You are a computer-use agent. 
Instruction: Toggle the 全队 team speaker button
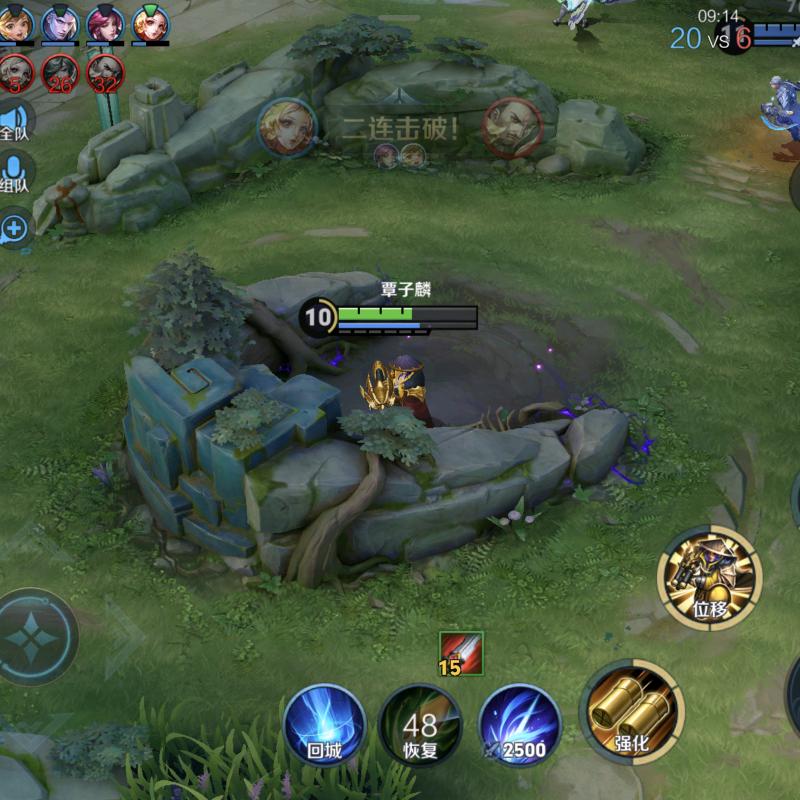pos(14,120)
